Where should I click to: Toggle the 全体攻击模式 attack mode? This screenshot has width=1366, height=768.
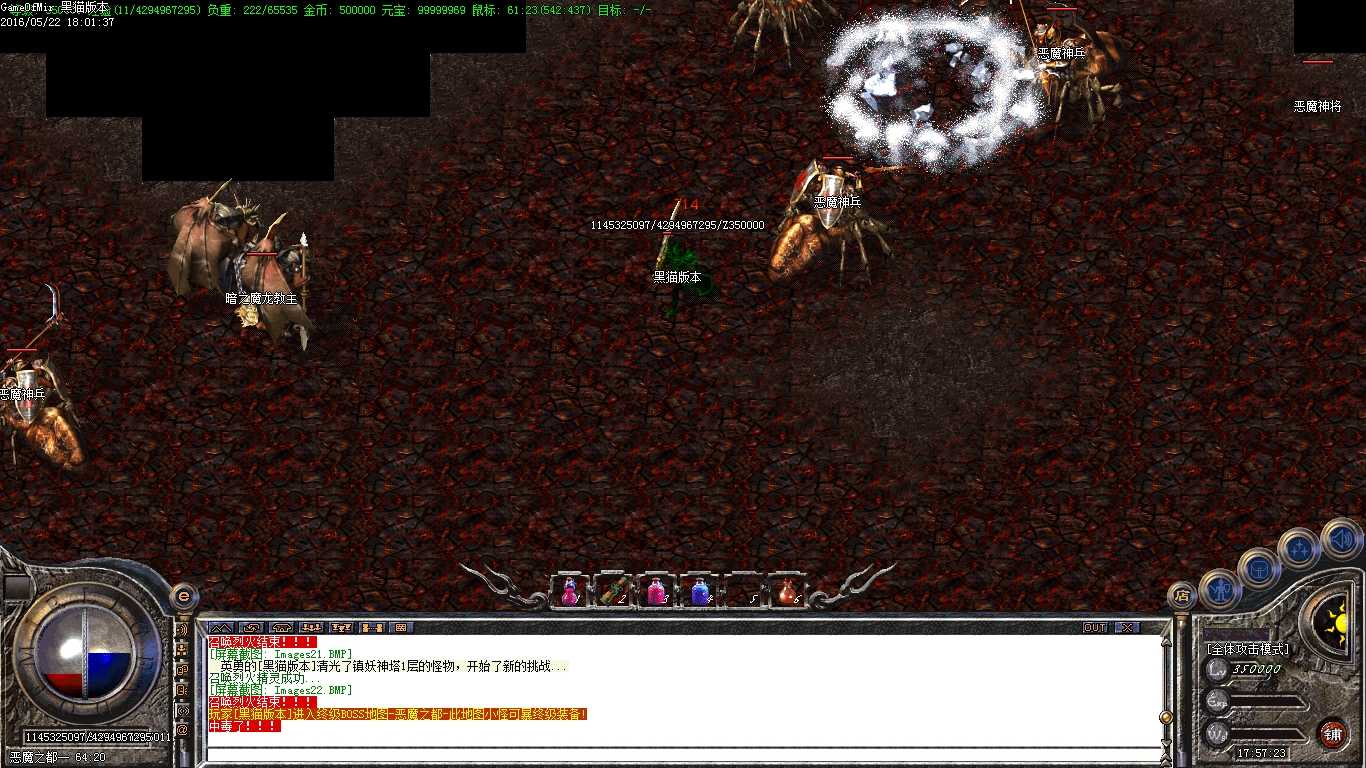[1249, 649]
